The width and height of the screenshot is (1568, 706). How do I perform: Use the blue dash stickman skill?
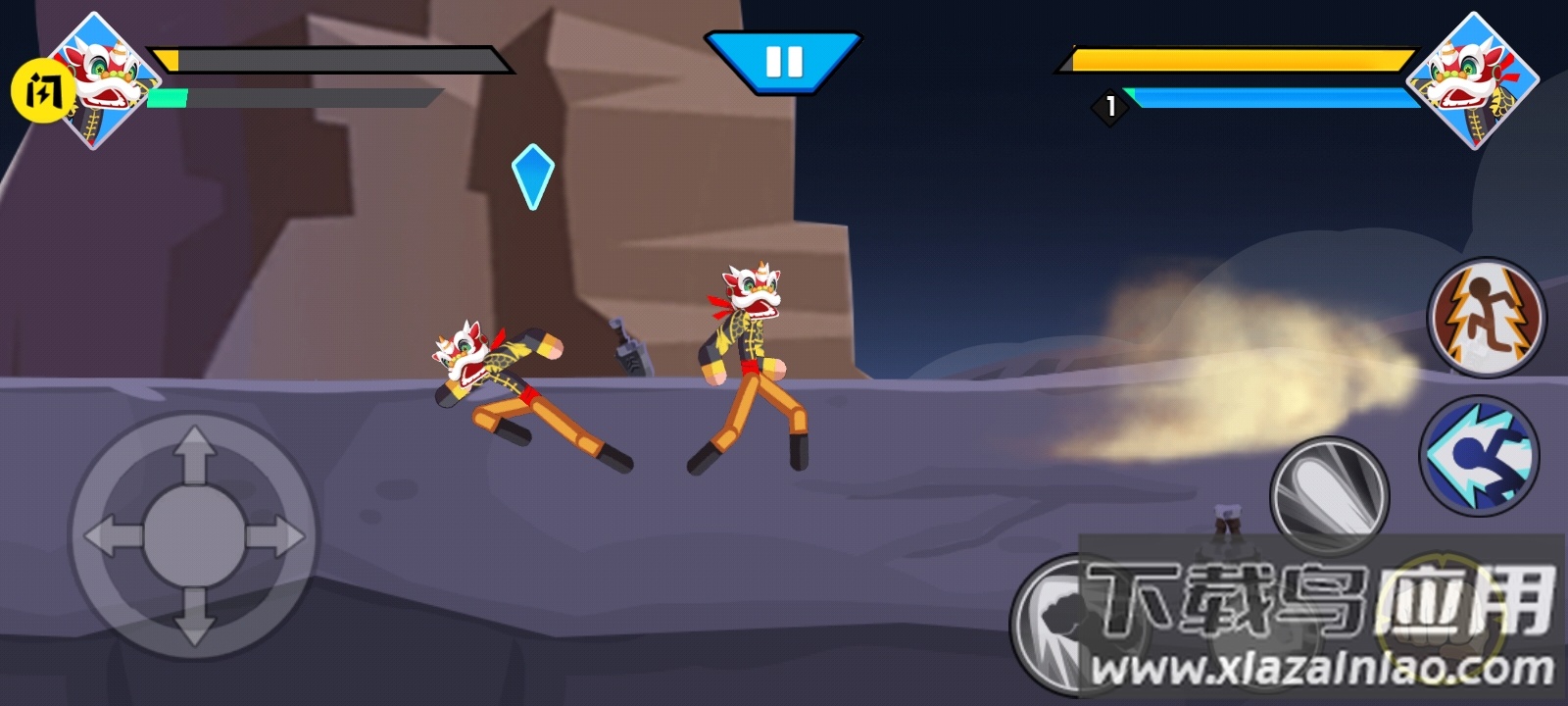(x=1480, y=456)
